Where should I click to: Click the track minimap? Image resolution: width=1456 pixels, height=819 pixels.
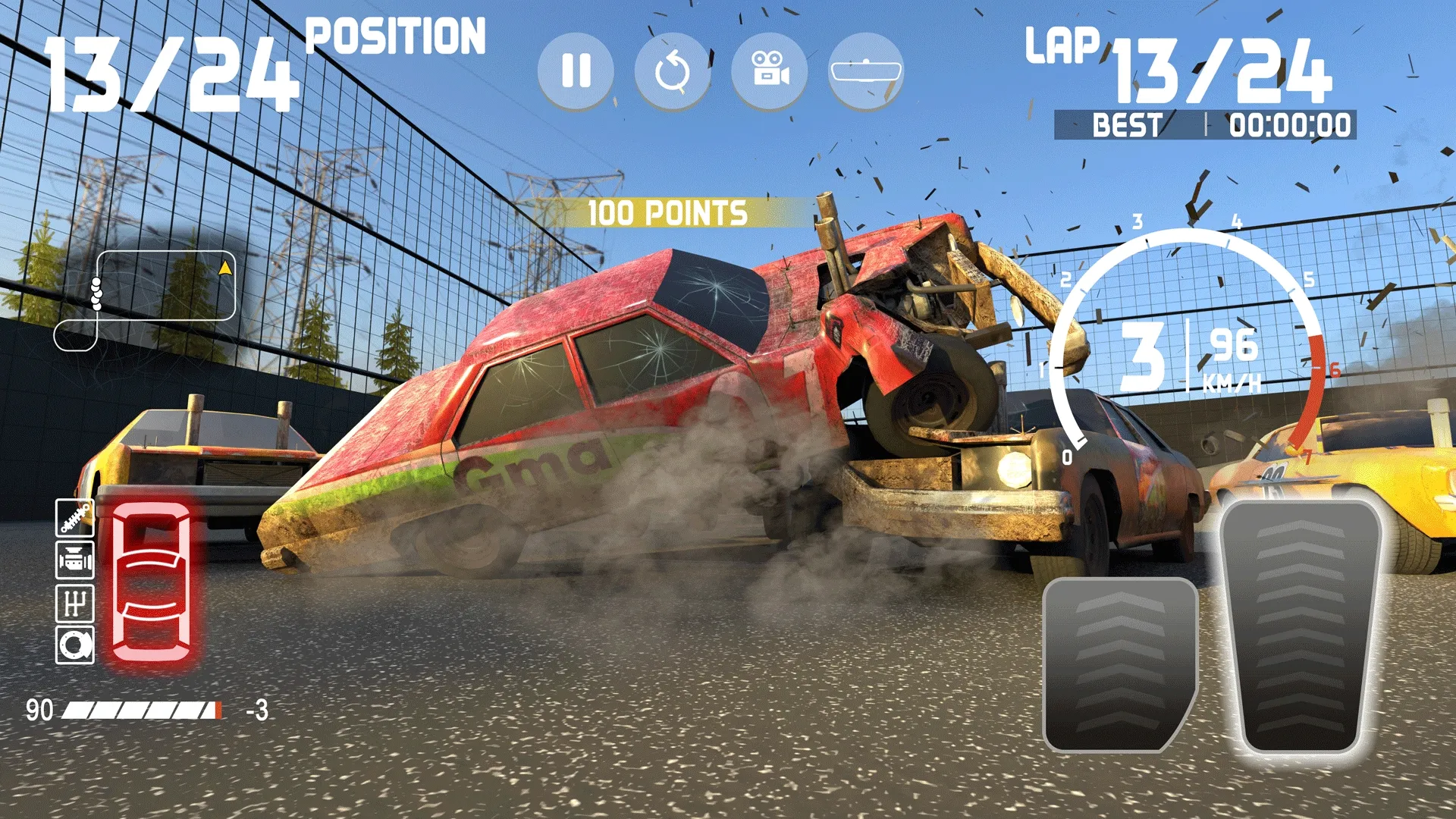tap(146, 300)
